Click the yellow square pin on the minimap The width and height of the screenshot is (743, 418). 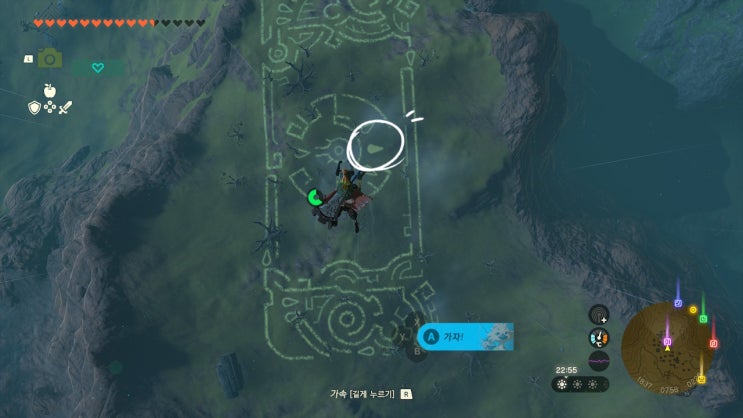701,379
